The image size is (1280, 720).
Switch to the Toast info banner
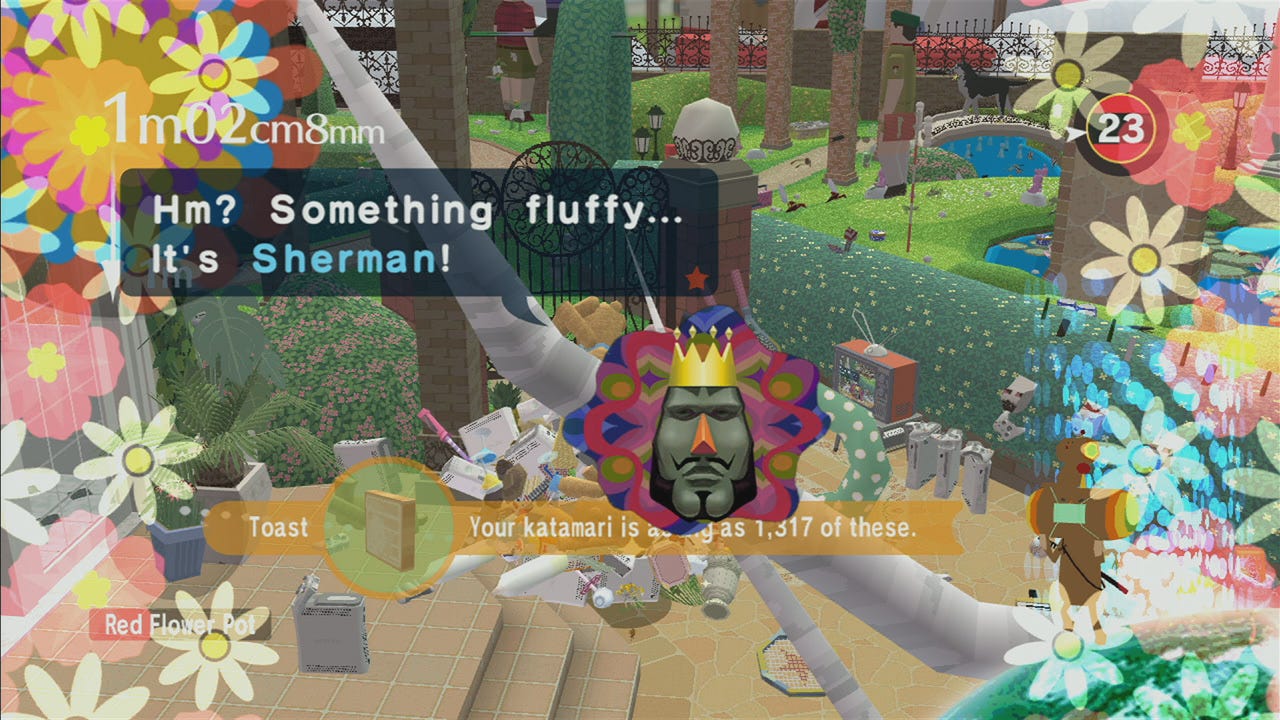pyautogui.click(x=280, y=528)
